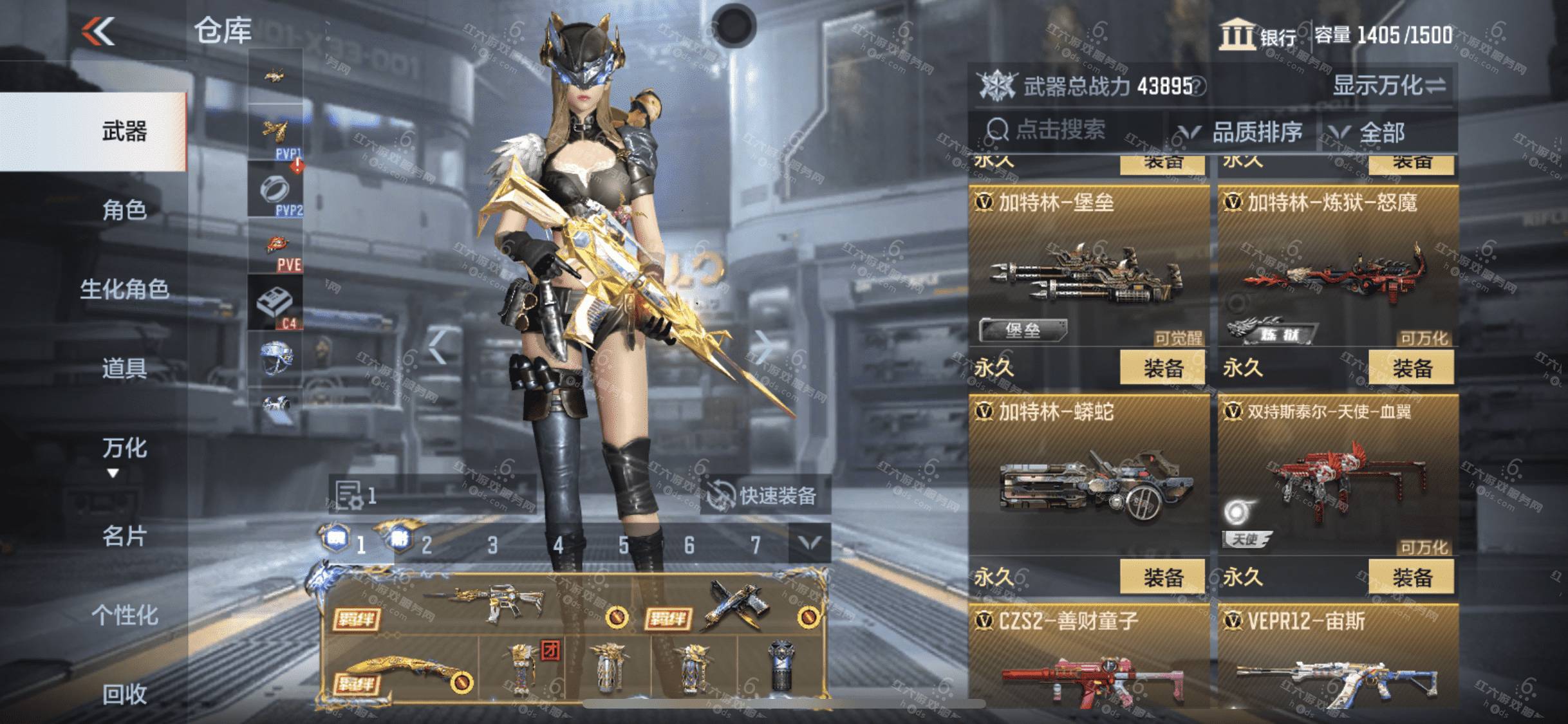
Task: Open the 个性化 section
Action: coord(124,615)
